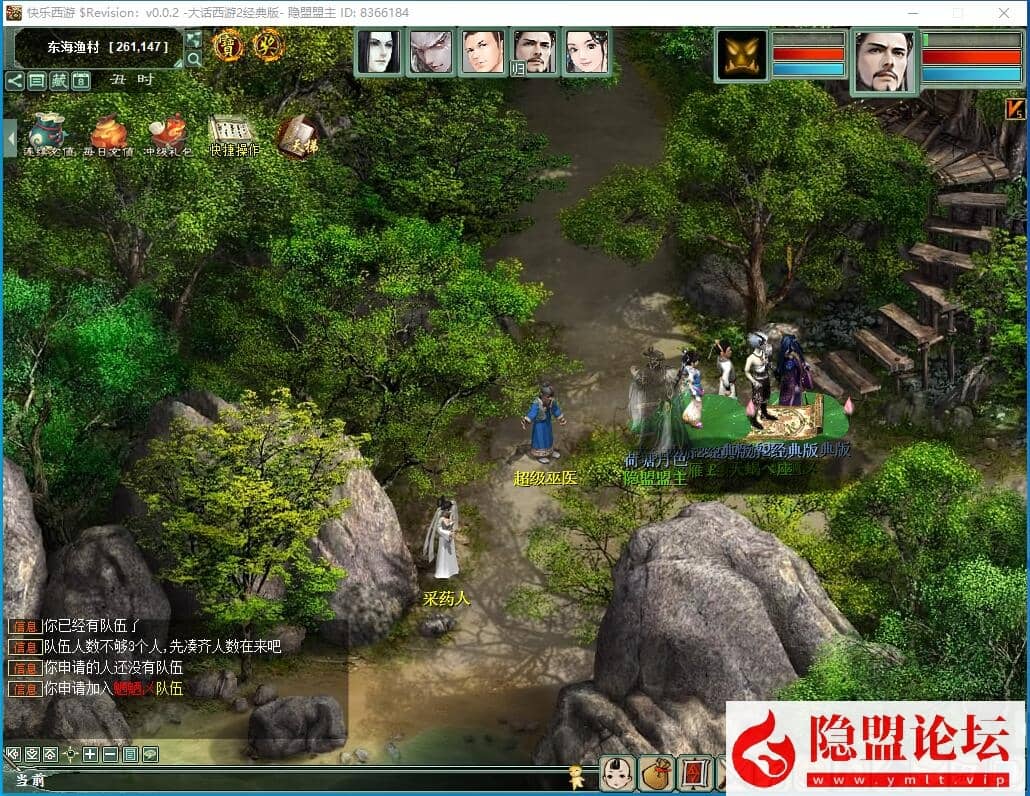Open the golden pet mask portrait
The height and width of the screenshot is (796, 1030).
(742, 55)
